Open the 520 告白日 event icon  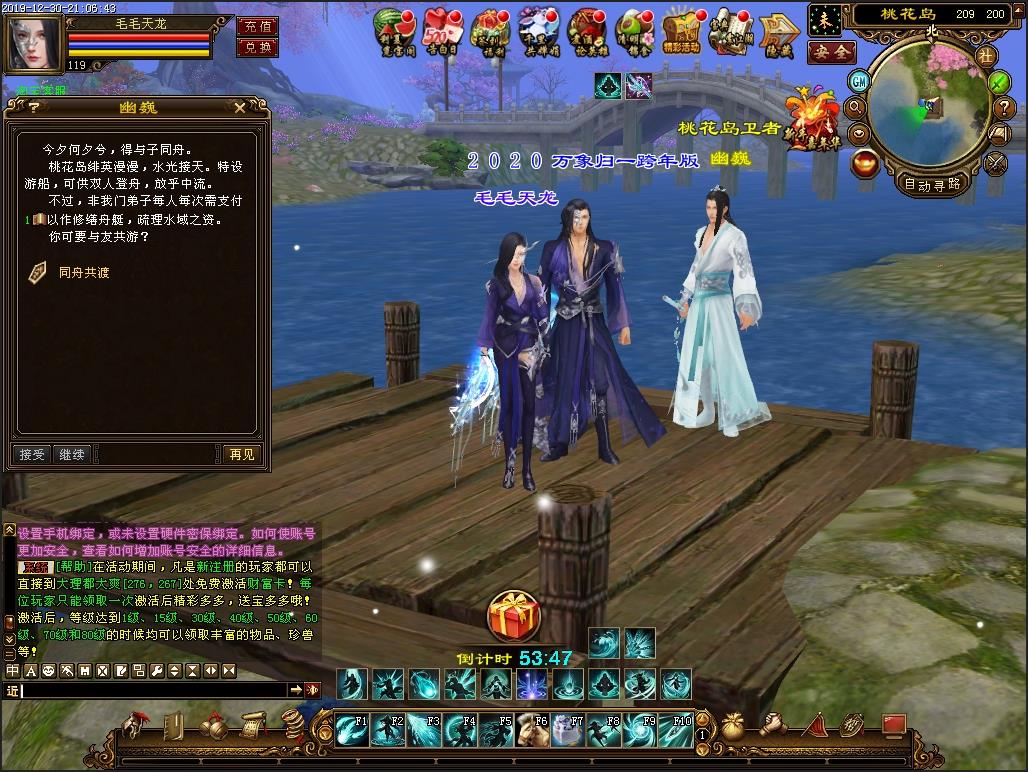pyautogui.click(x=441, y=30)
